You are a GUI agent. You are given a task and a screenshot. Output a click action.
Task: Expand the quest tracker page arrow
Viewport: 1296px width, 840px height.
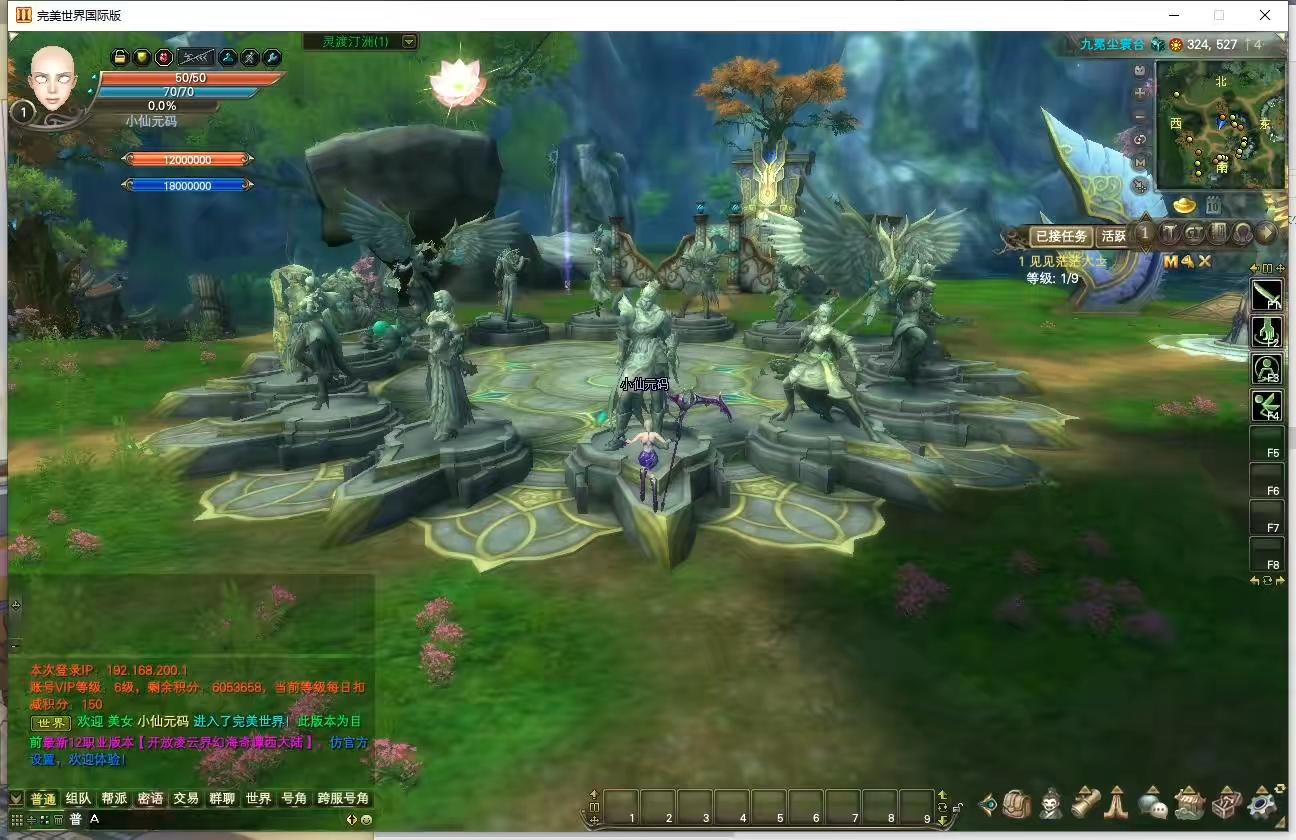[1266, 233]
